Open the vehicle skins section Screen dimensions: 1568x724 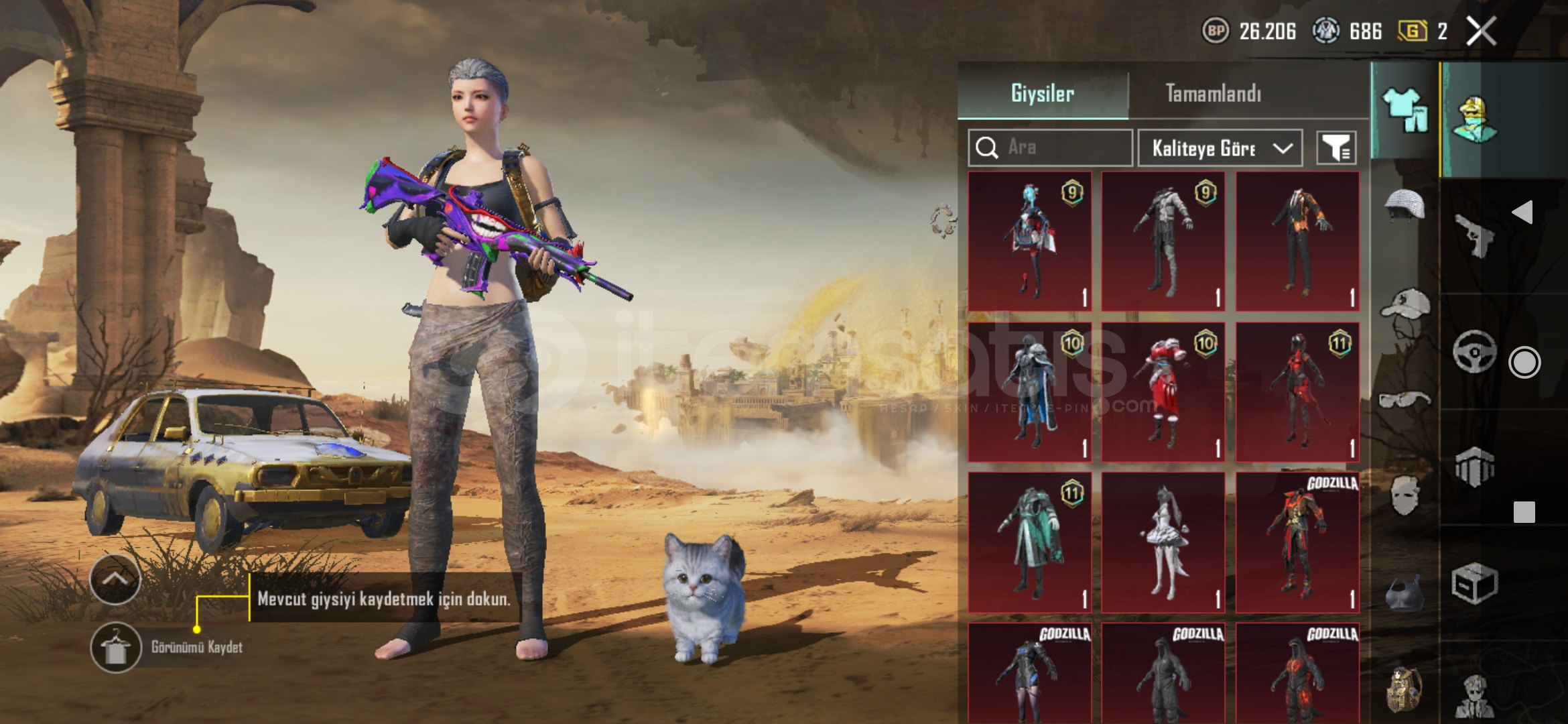pyautogui.click(x=1474, y=351)
